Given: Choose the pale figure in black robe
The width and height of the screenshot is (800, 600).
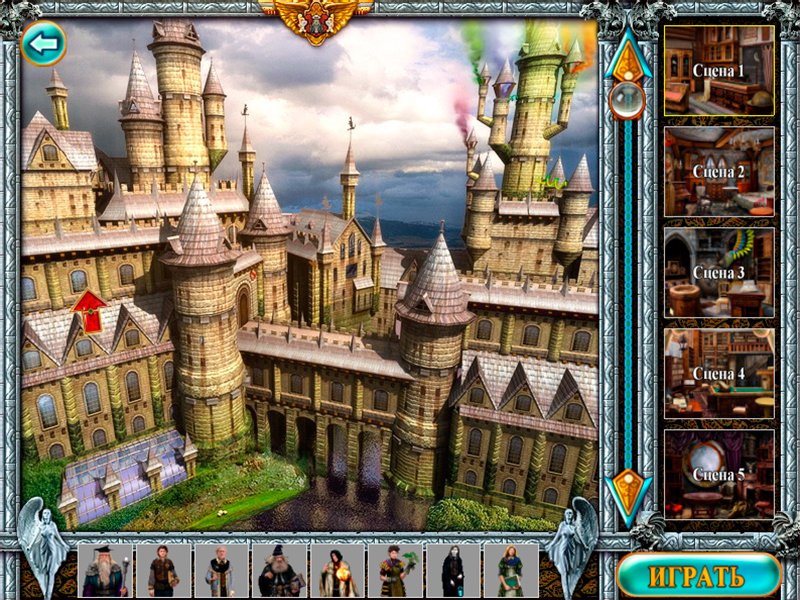Looking at the screenshot, I should (453, 571).
